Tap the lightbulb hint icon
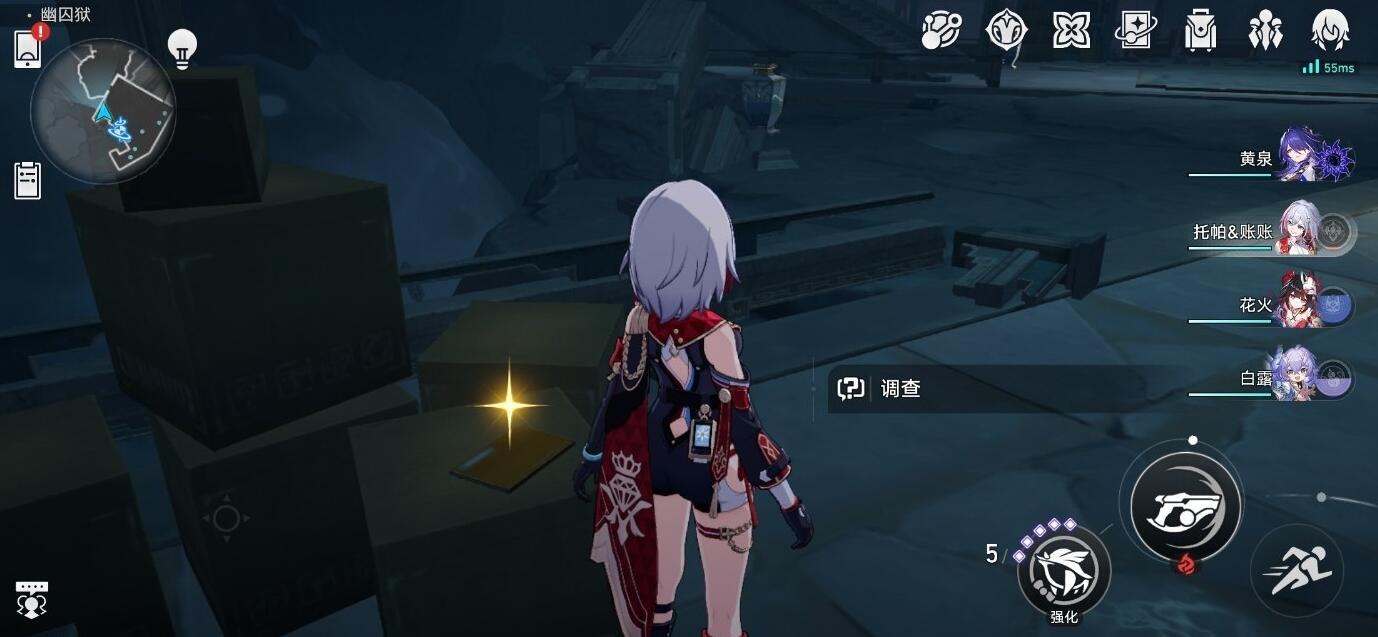The width and height of the screenshot is (1378, 637). click(182, 47)
